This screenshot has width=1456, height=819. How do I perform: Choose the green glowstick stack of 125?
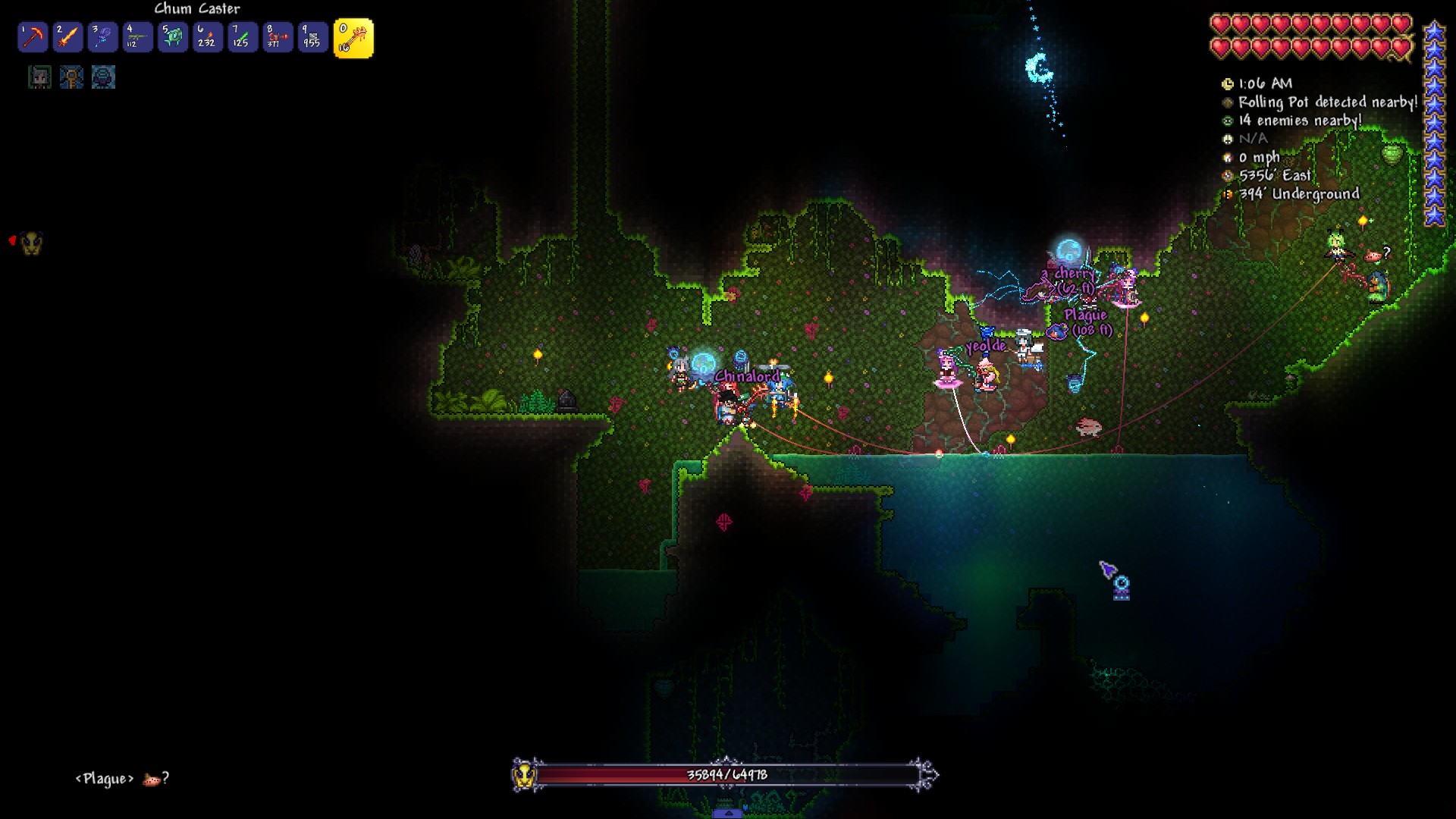(x=243, y=38)
